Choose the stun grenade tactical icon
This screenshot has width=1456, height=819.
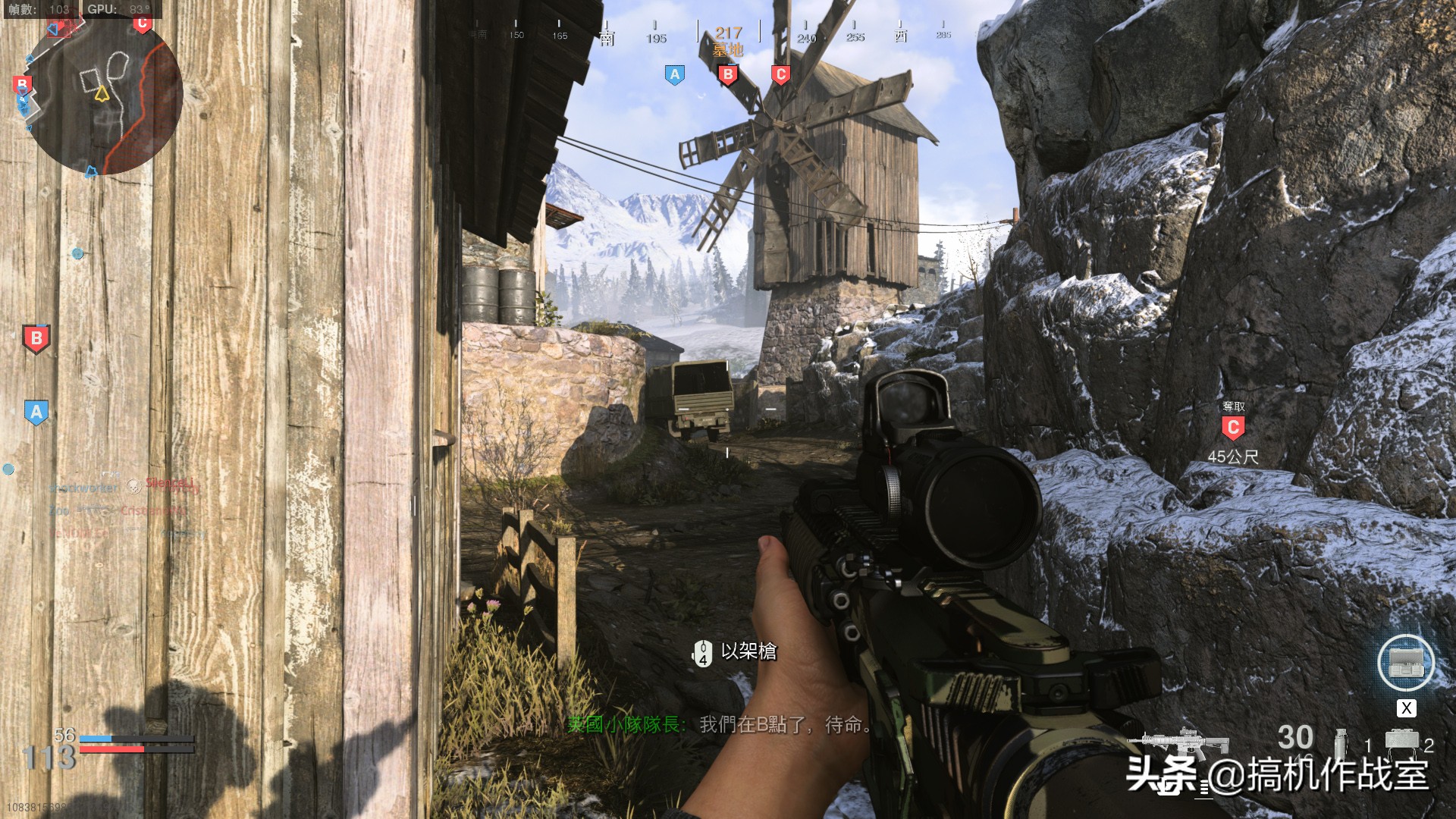1340,742
